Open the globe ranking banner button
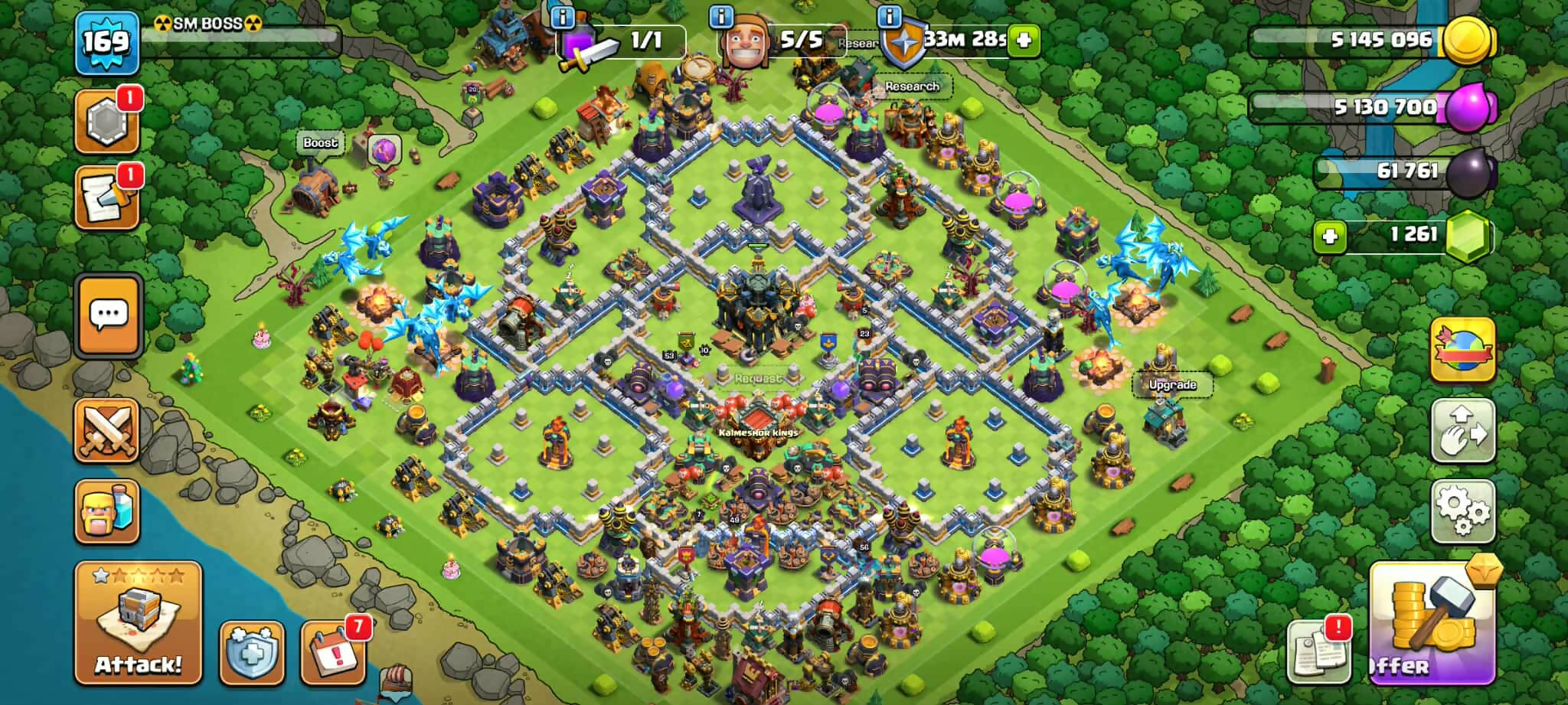This screenshot has width=1568, height=705. click(1462, 349)
